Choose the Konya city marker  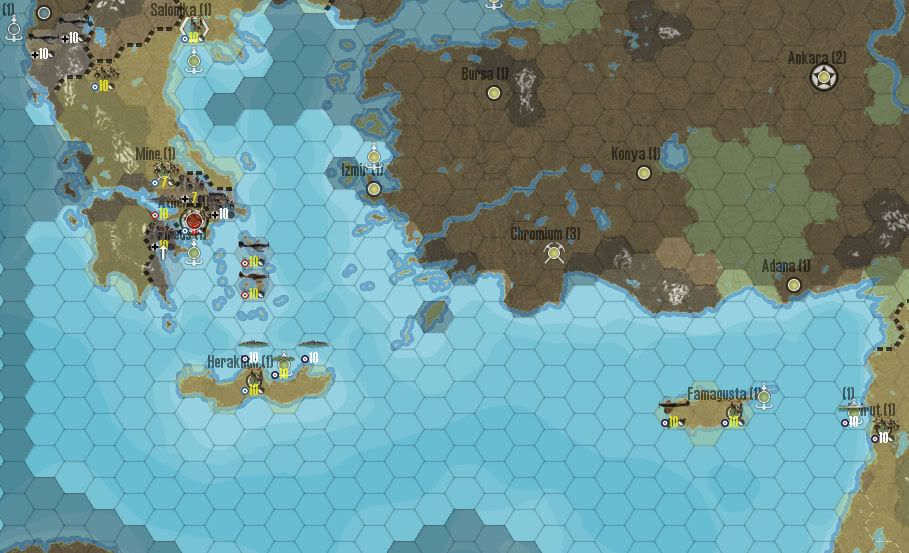pos(644,172)
